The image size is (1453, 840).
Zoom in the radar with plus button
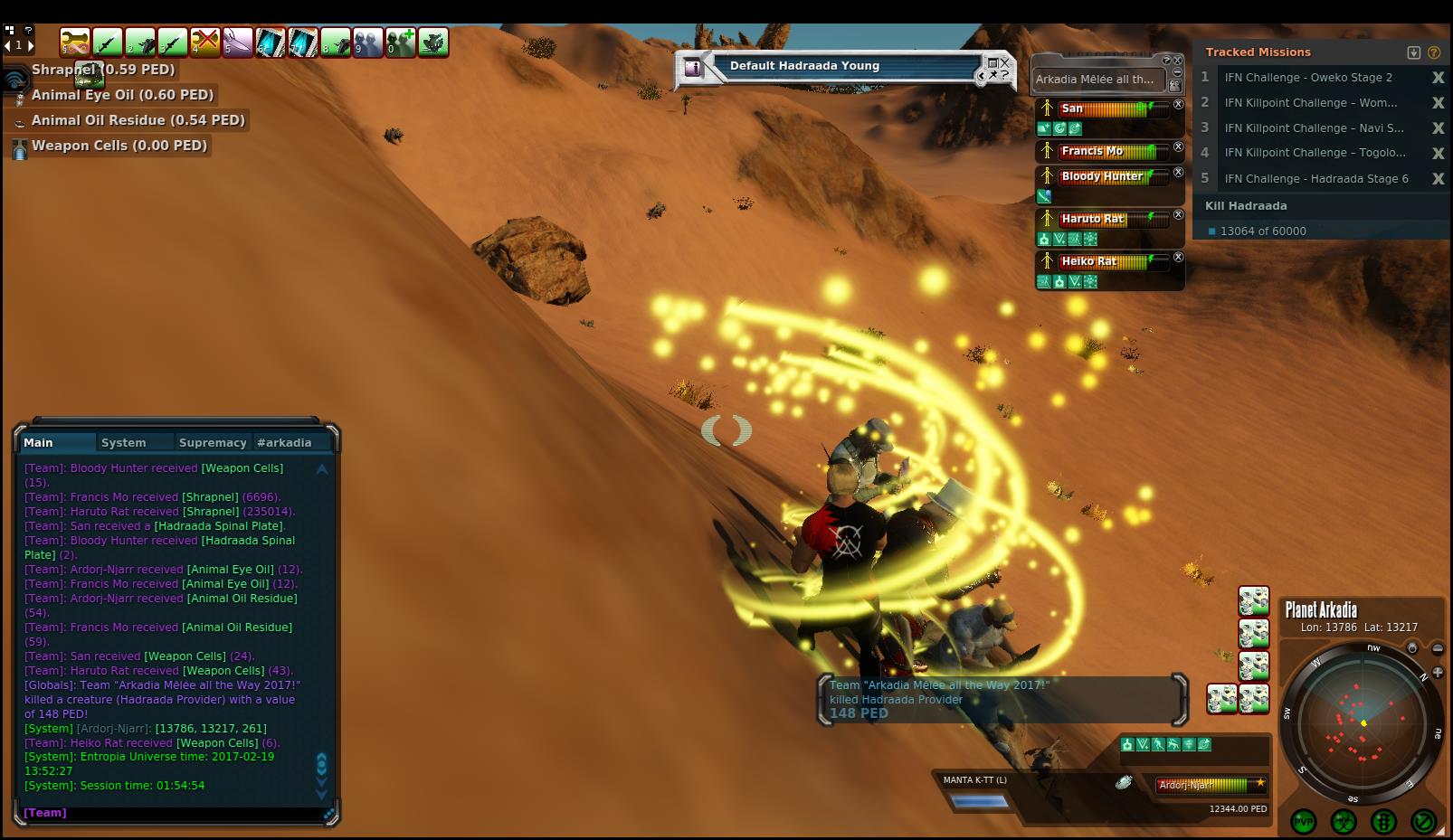coord(1438,673)
